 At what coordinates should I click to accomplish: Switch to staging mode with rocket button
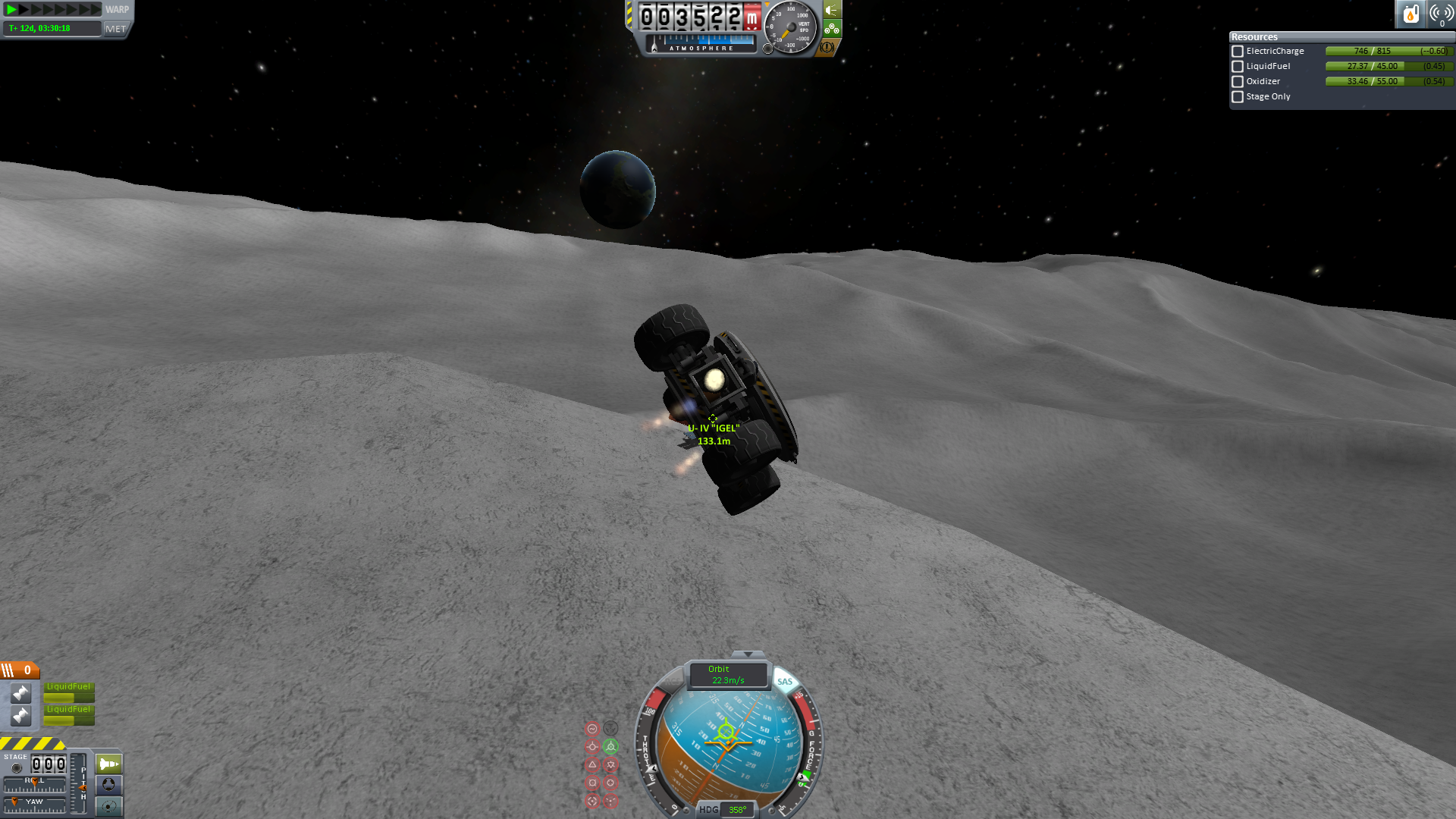pos(108,764)
